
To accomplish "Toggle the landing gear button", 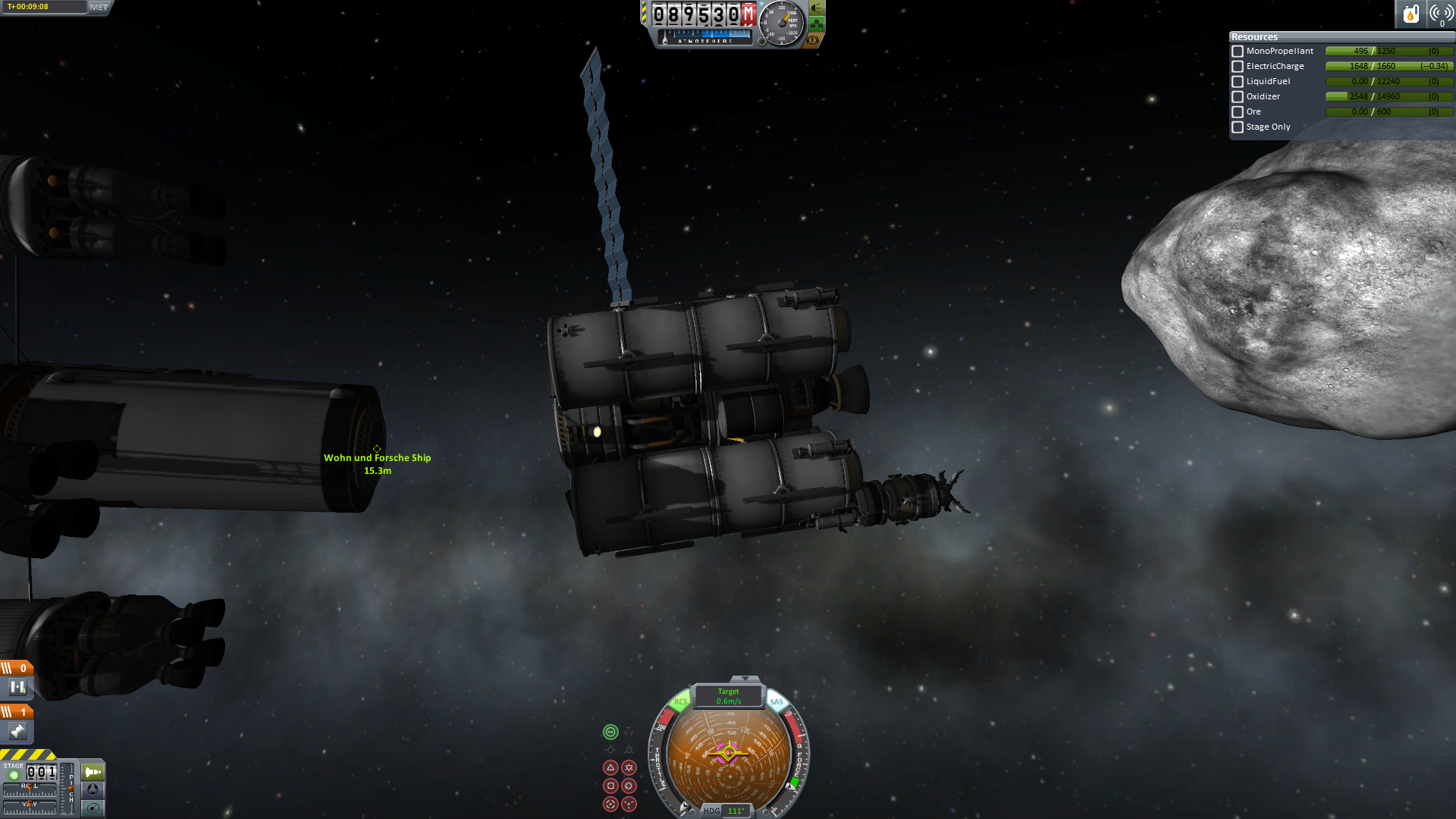I will pyautogui.click(x=817, y=24).
